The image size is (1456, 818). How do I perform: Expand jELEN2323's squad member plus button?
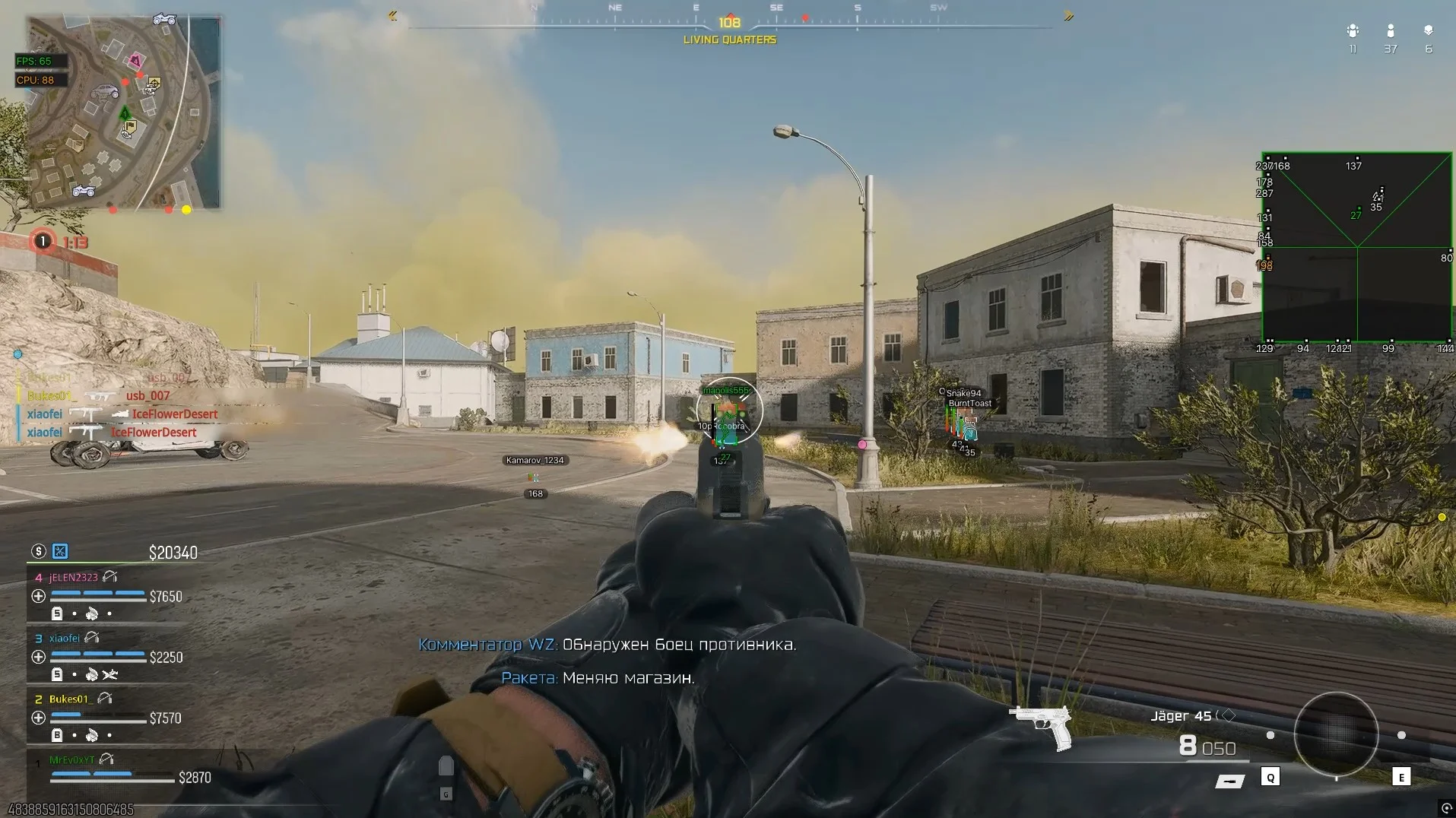[x=38, y=595]
